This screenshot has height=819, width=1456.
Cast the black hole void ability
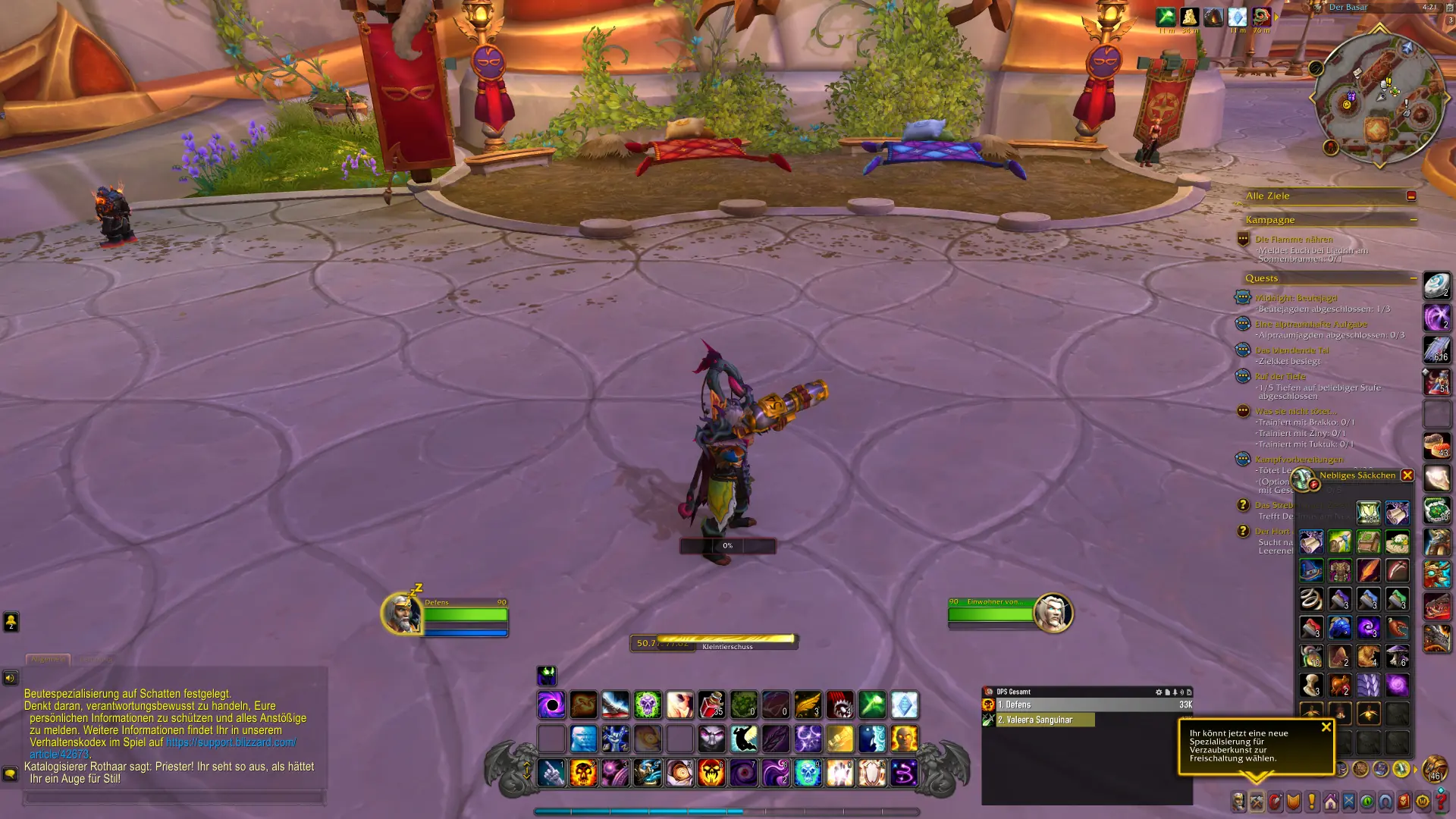click(551, 705)
